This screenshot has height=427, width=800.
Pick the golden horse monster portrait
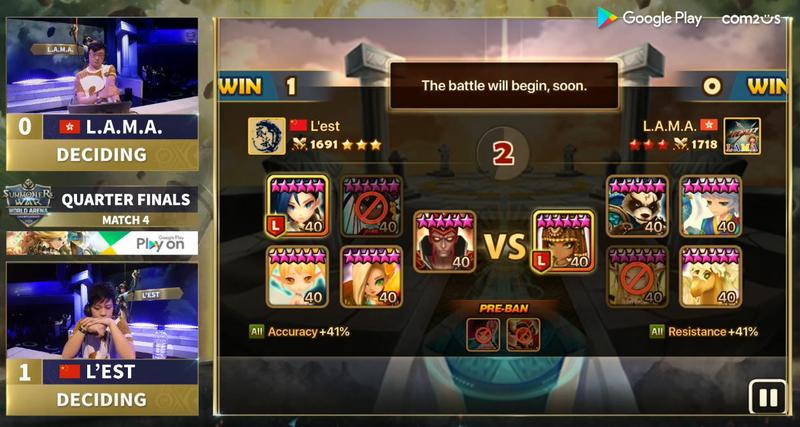coord(710,276)
